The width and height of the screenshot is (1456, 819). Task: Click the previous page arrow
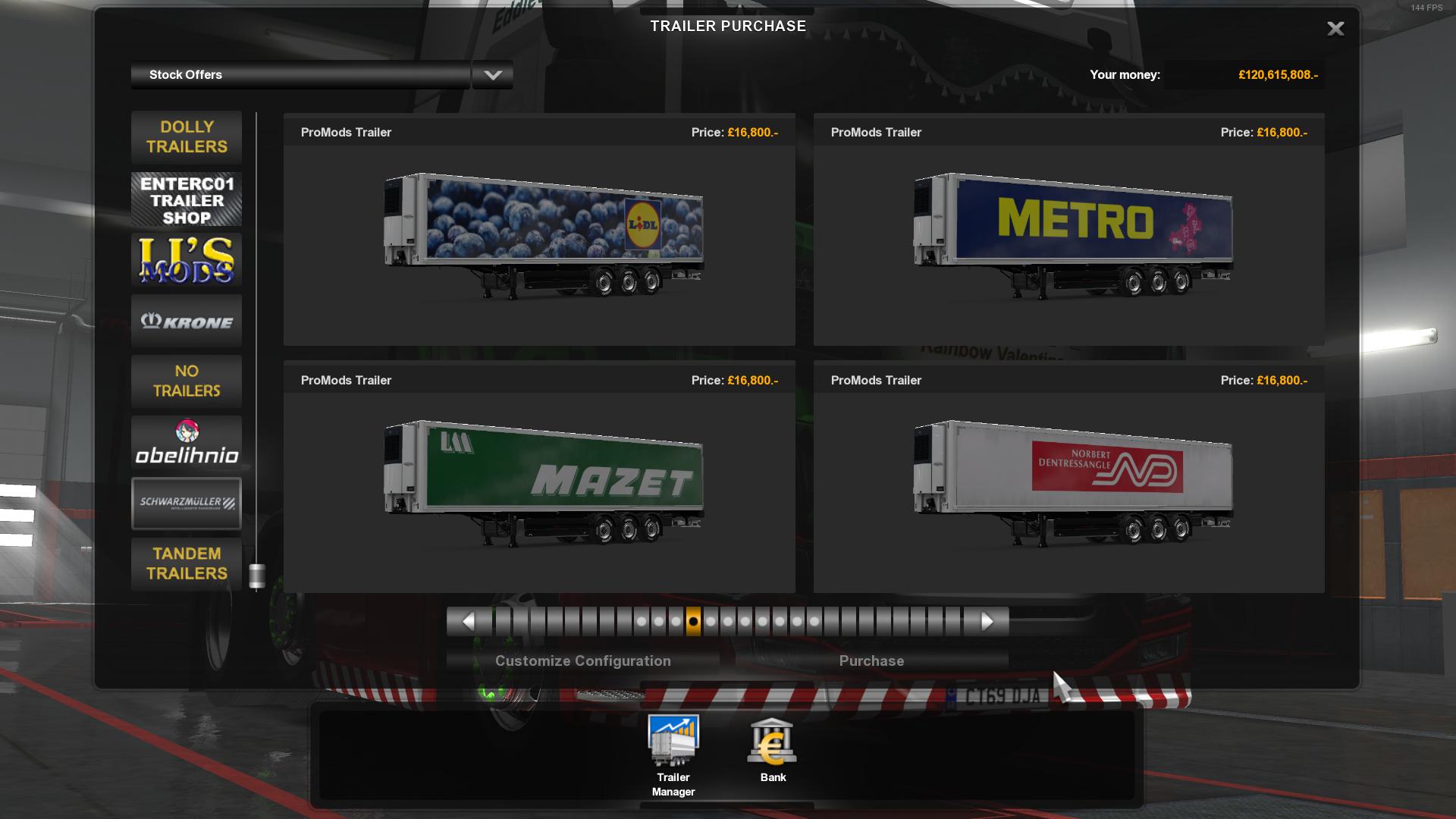click(468, 621)
